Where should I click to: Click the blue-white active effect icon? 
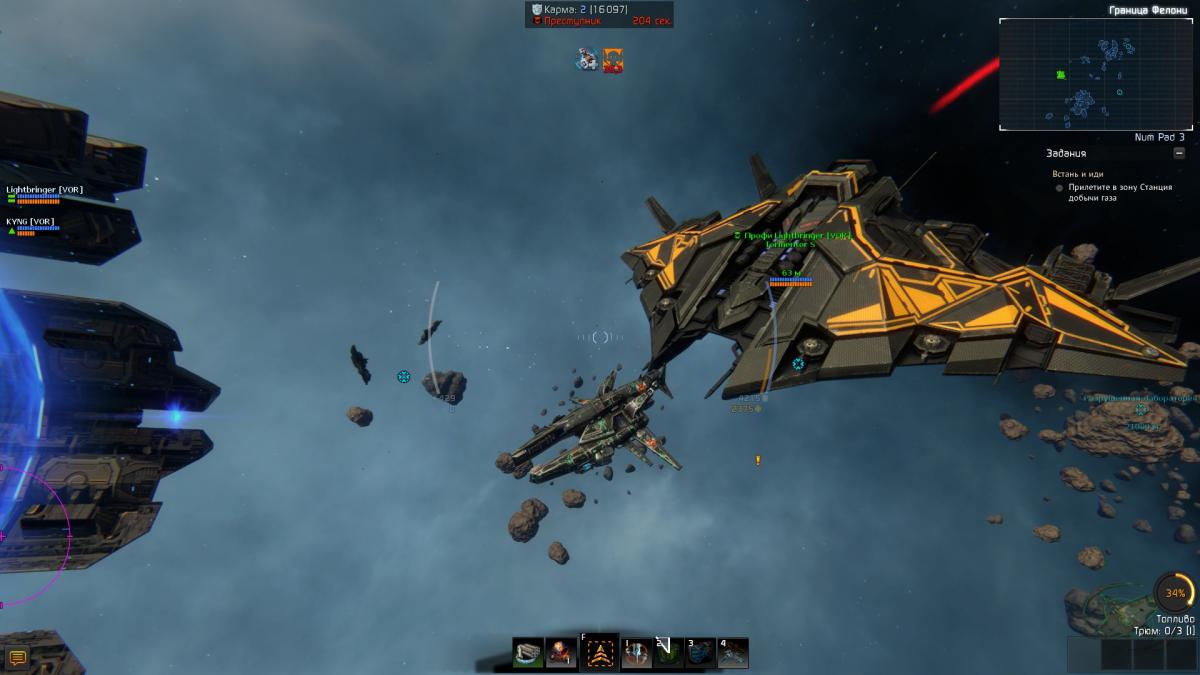point(587,60)
